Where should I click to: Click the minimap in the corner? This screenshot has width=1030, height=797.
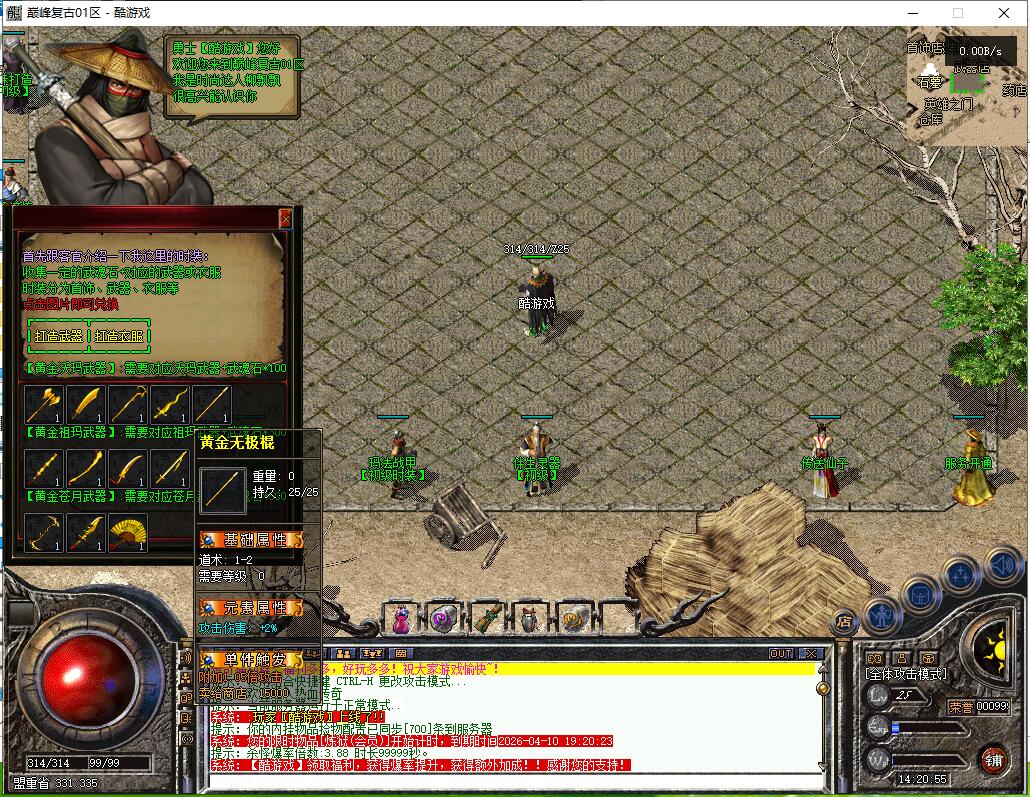click(963, 85)
